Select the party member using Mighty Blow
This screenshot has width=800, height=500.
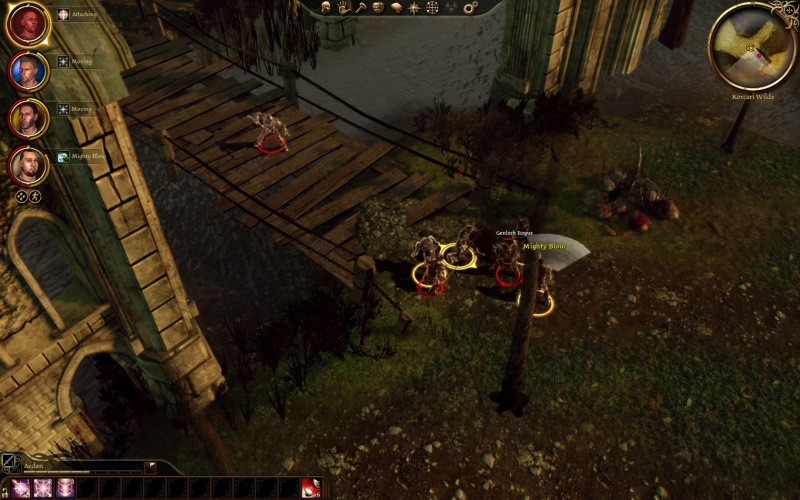tap(28, 164)
